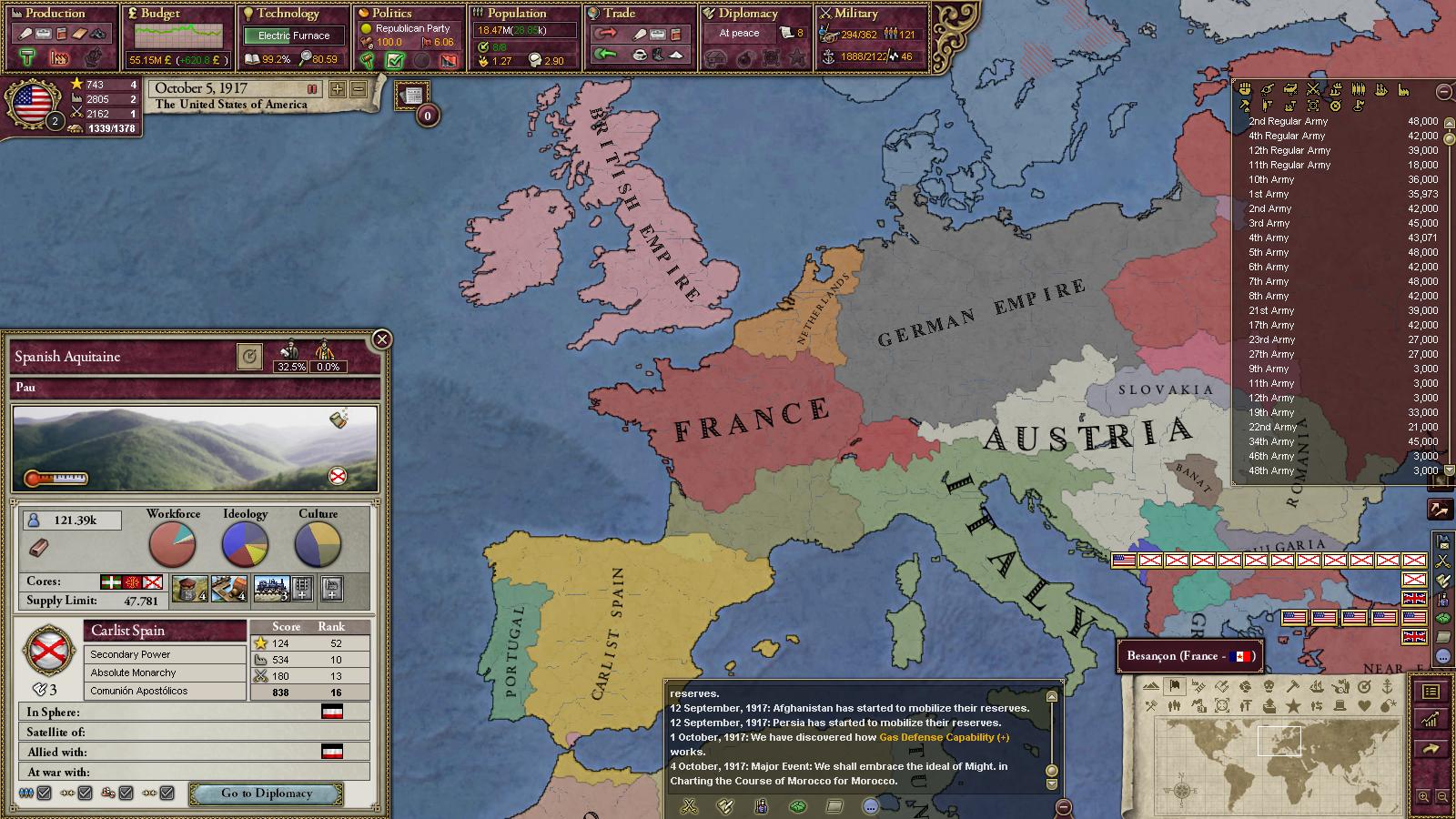Increase game speed with plus button
This screenshot has height=819, width=1456.
tap(338, 89)
